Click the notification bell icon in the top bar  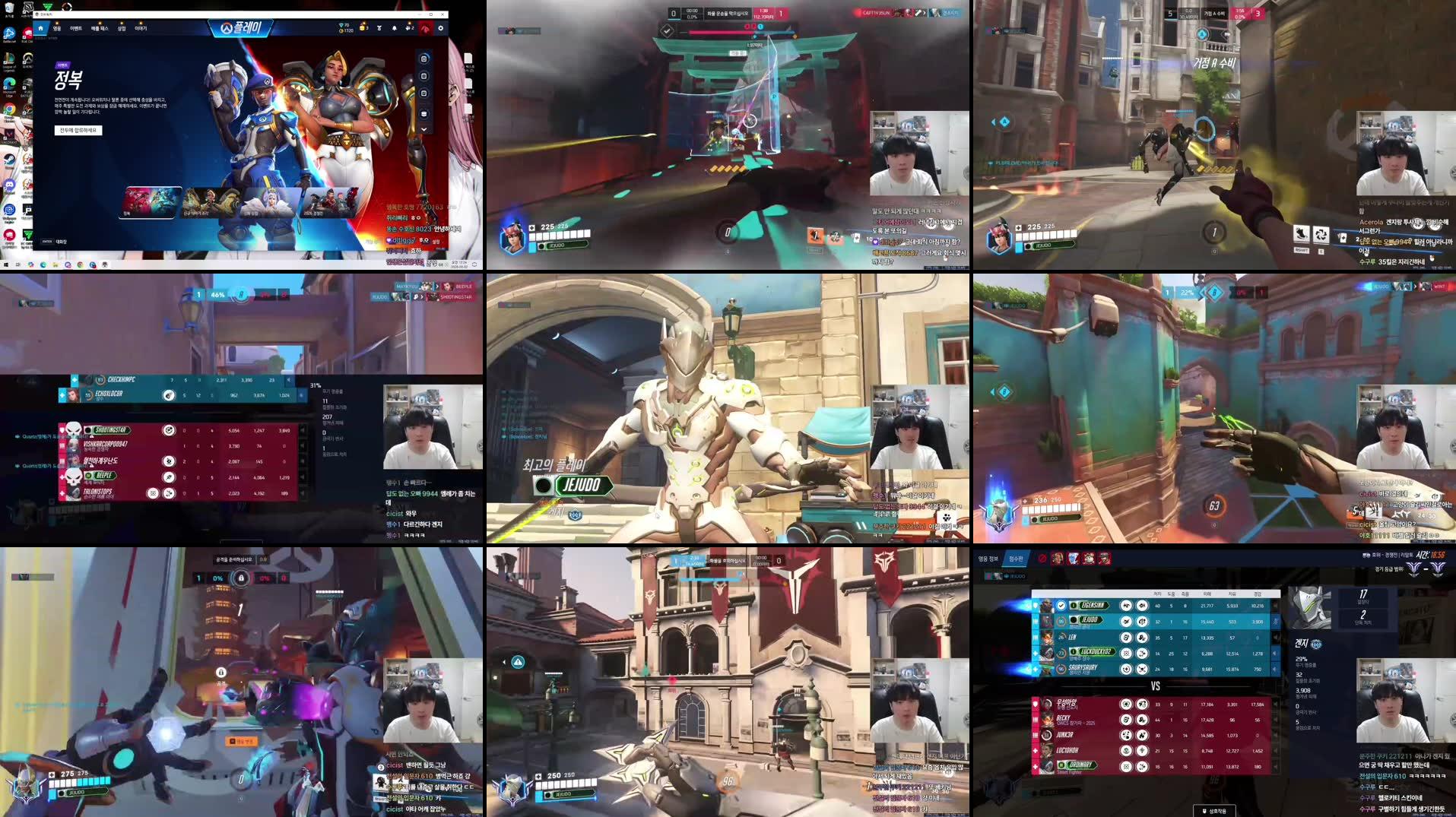tap(395, 28)
